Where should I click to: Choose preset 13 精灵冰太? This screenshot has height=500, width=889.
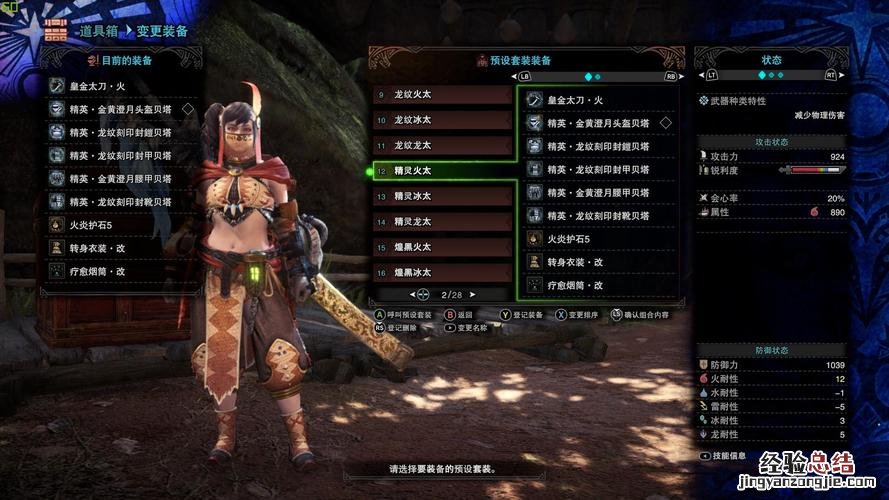click(442, 196)
